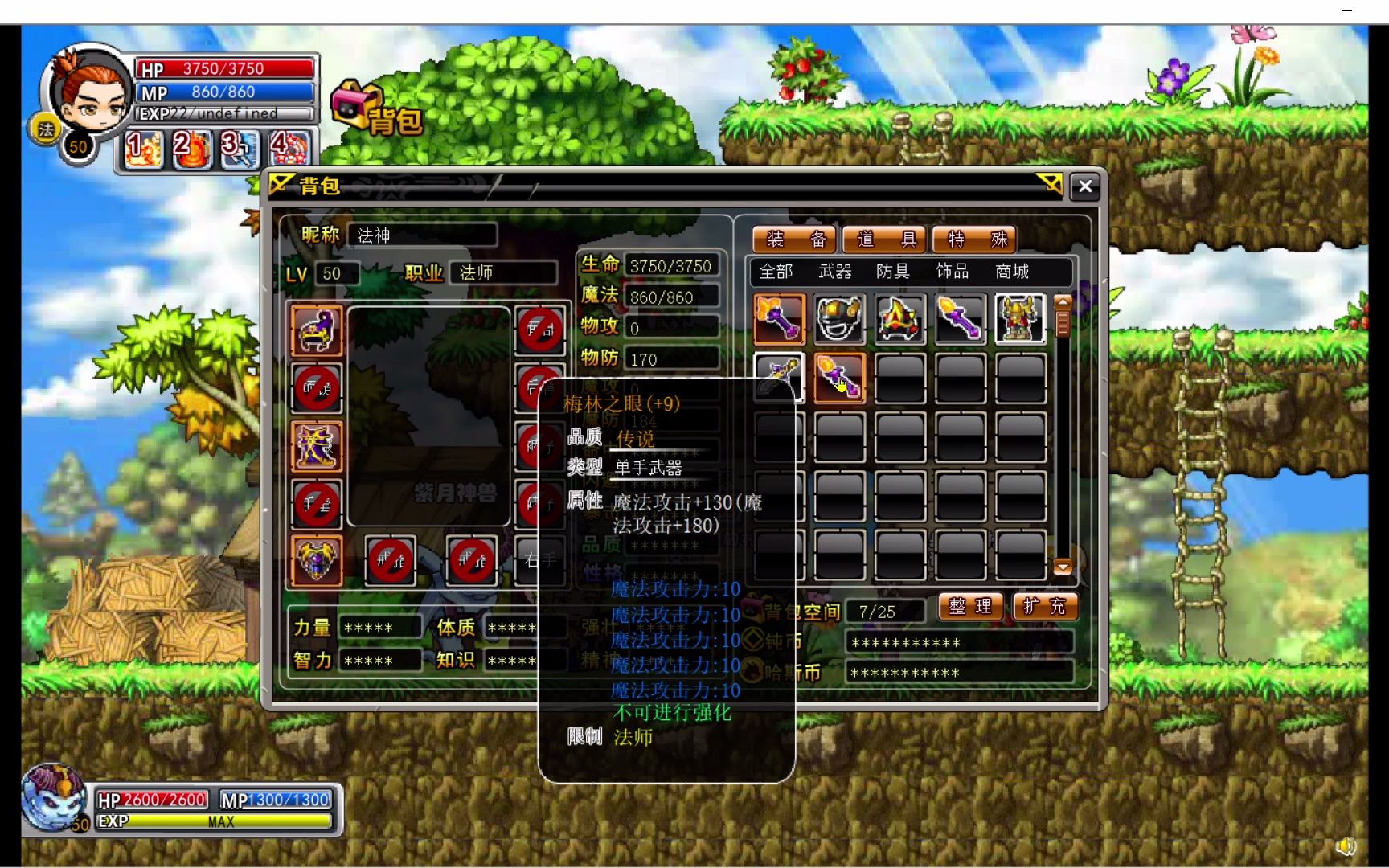Click the mute speaker icon bottom-right

[x=1346, y=846]
